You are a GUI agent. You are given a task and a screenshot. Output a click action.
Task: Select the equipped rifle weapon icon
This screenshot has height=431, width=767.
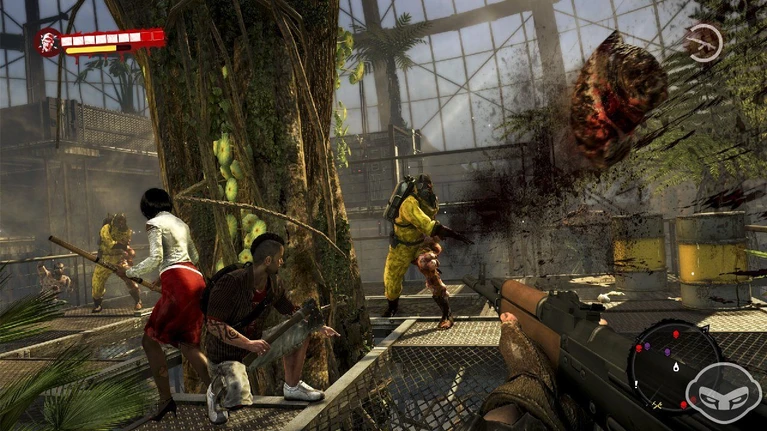[703, 43]
